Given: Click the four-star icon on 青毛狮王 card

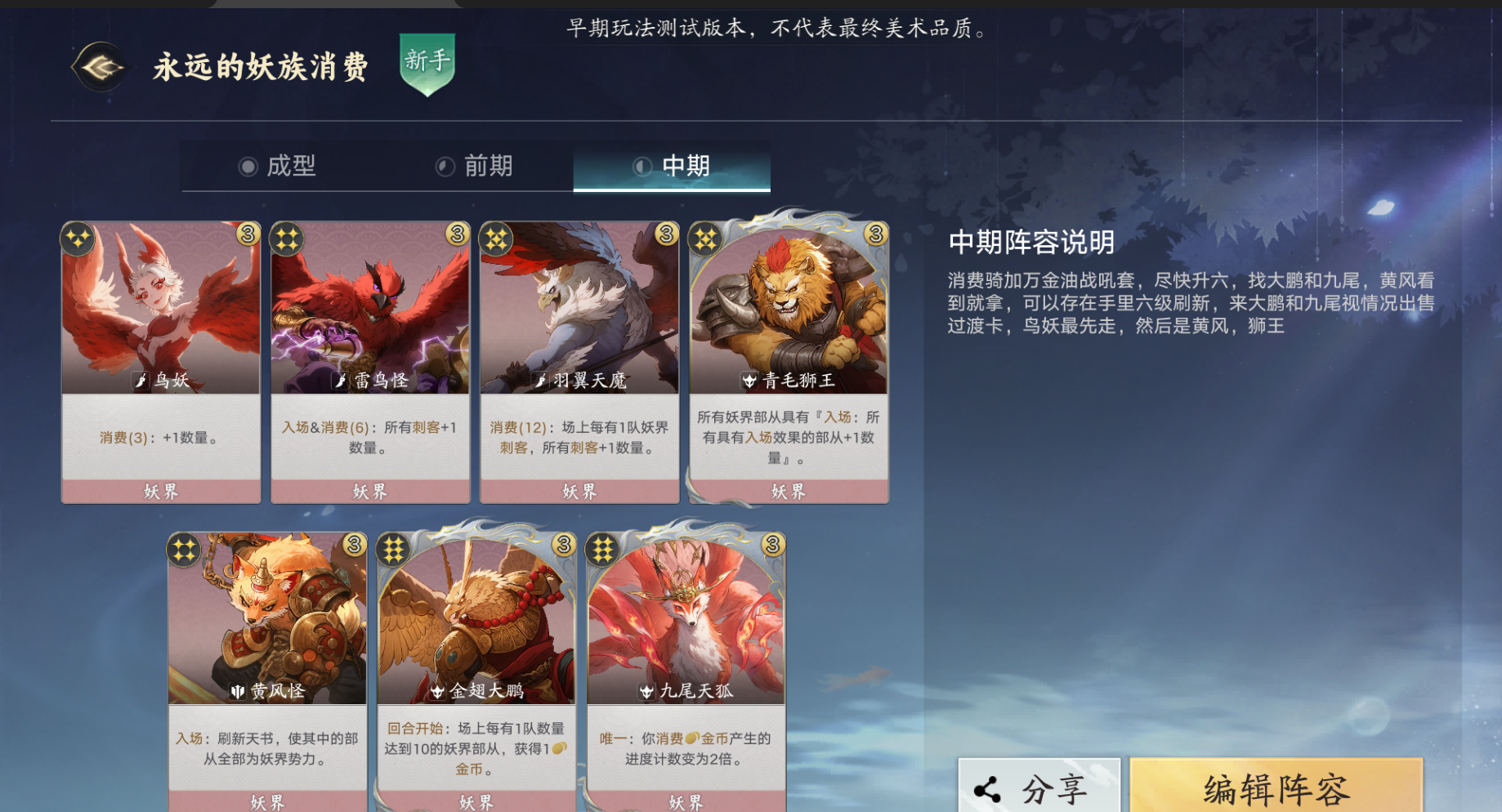Looking at the screenshot, I should (x=704, y=238).
